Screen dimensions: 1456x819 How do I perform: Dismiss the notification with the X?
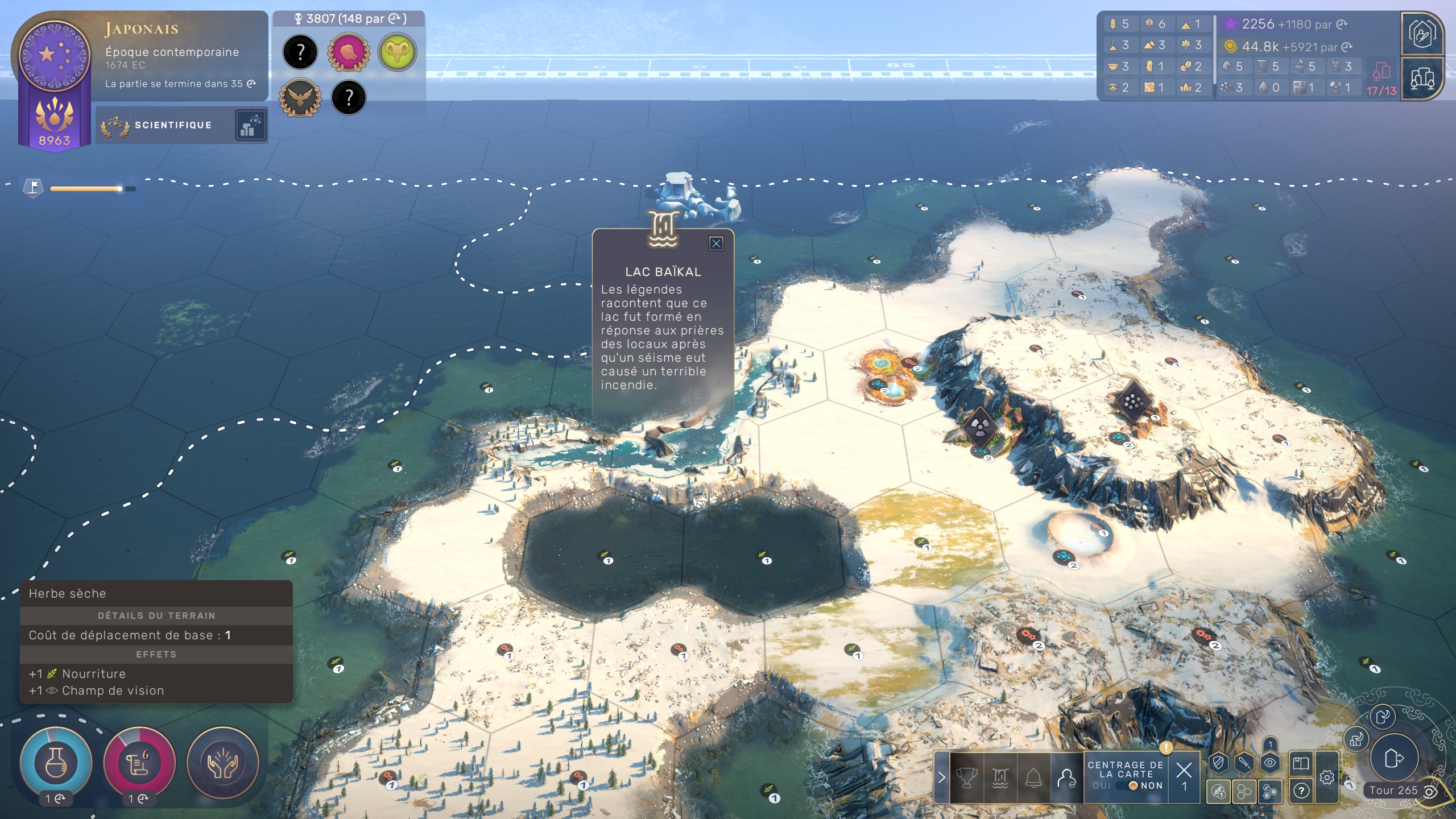[1184, 770]
